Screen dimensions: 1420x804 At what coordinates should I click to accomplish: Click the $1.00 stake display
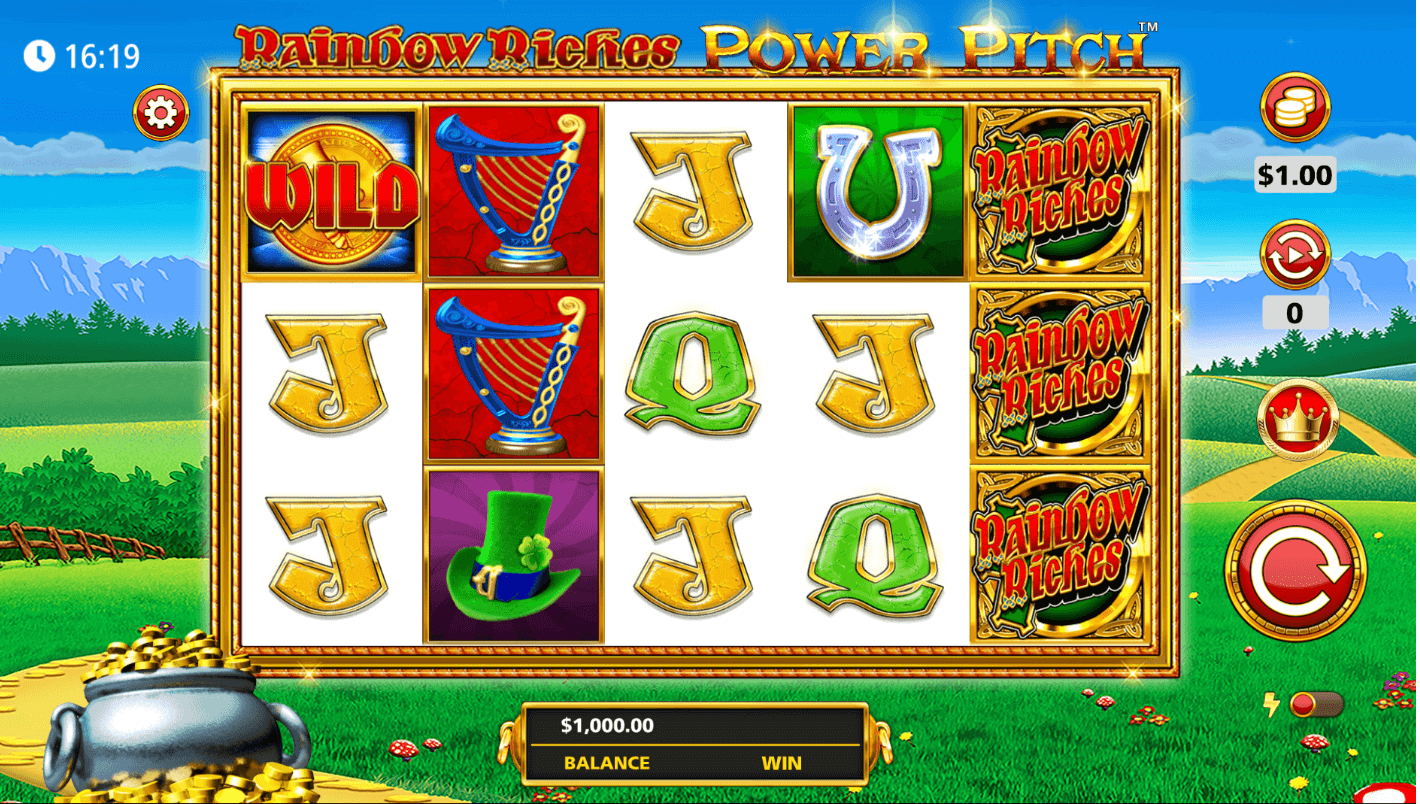click(x=1294, y=174)
